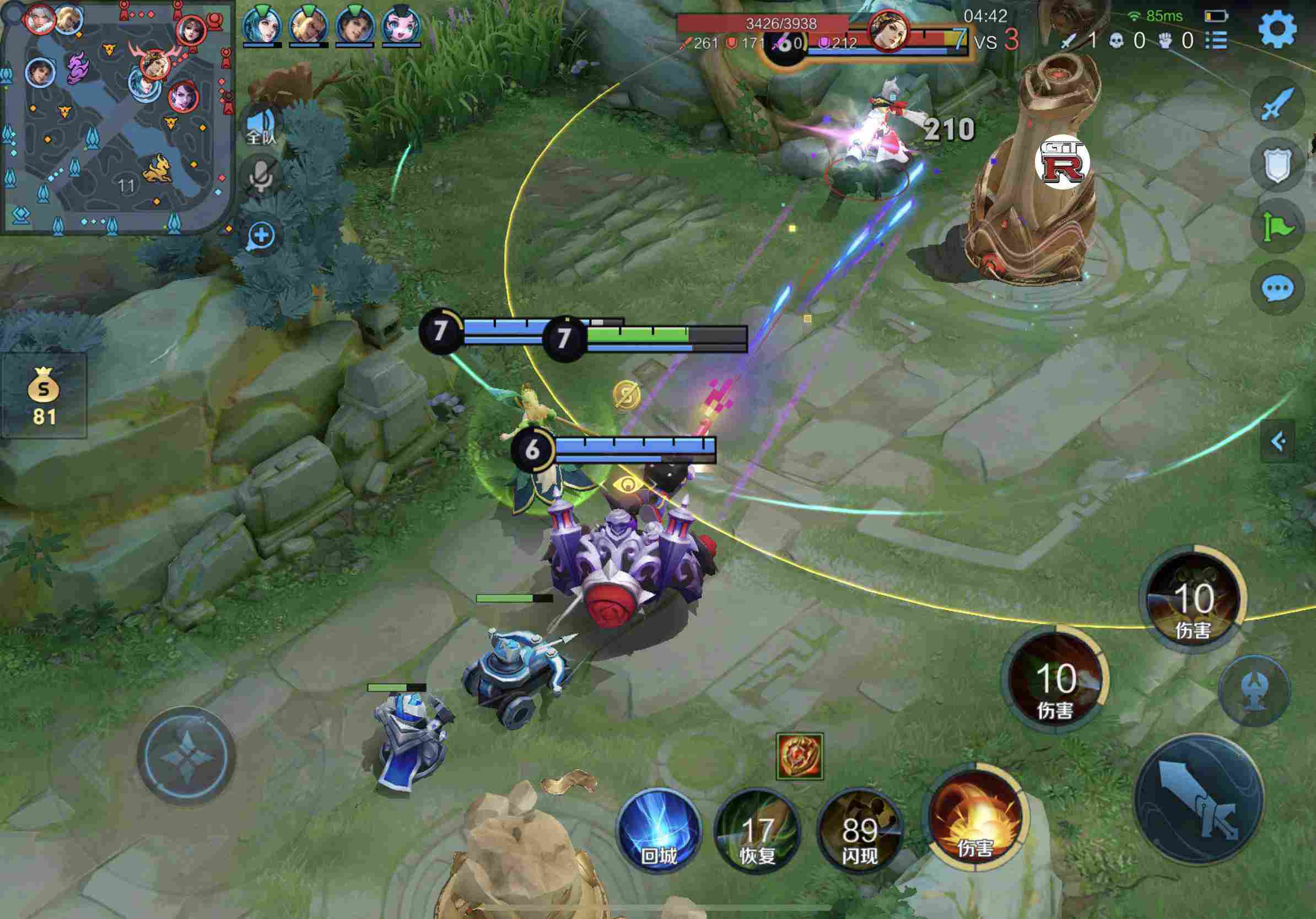Select the tower-target attack button
This screenshot has width=1316, height=919.
tap(1254, 691)
